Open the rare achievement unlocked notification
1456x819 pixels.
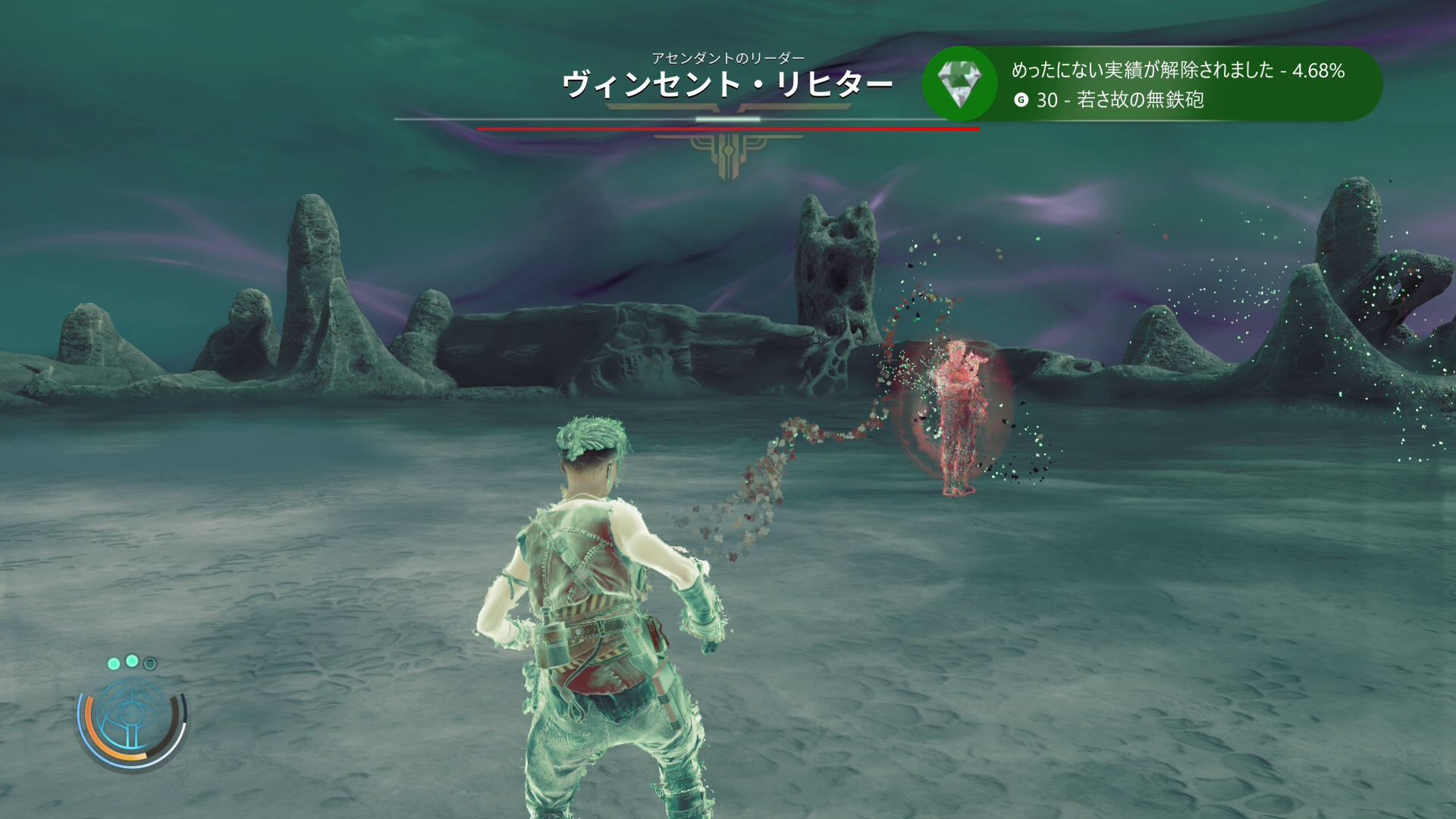1178,84
